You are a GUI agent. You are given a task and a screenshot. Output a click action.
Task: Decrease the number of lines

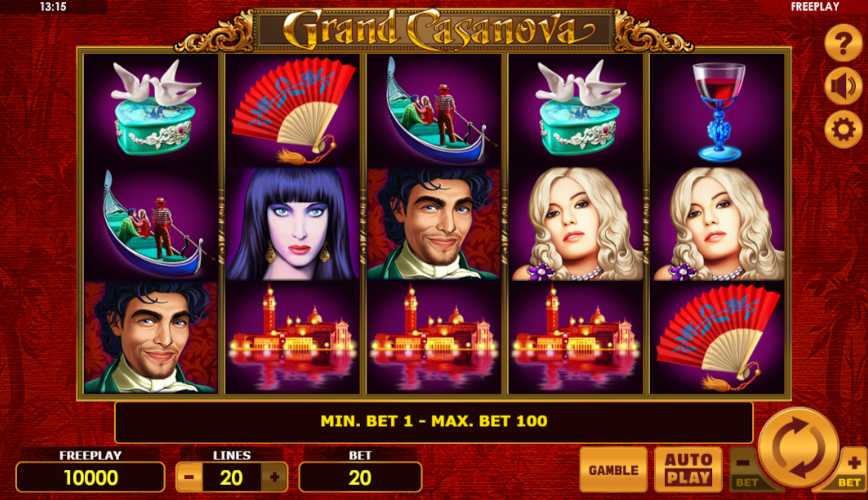(188, 477)
